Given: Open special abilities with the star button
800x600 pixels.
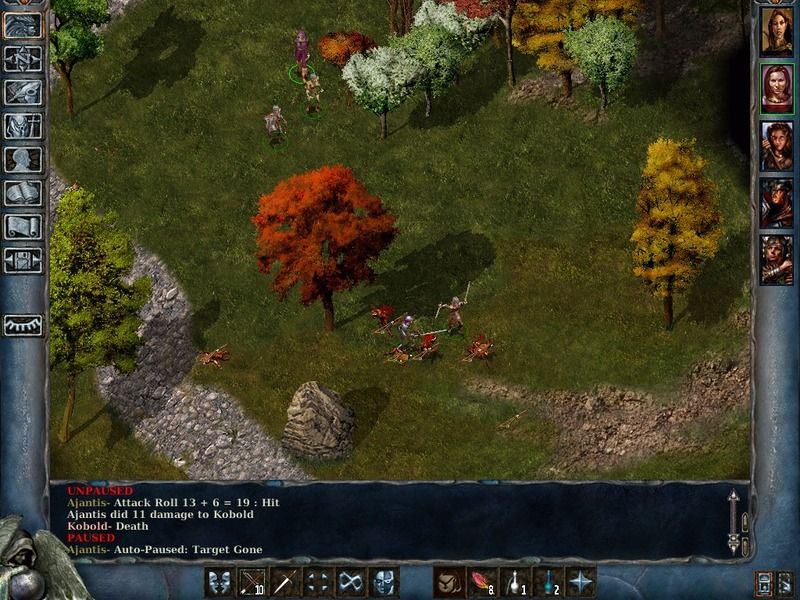Looking at the screenshot, I should 581,581.
